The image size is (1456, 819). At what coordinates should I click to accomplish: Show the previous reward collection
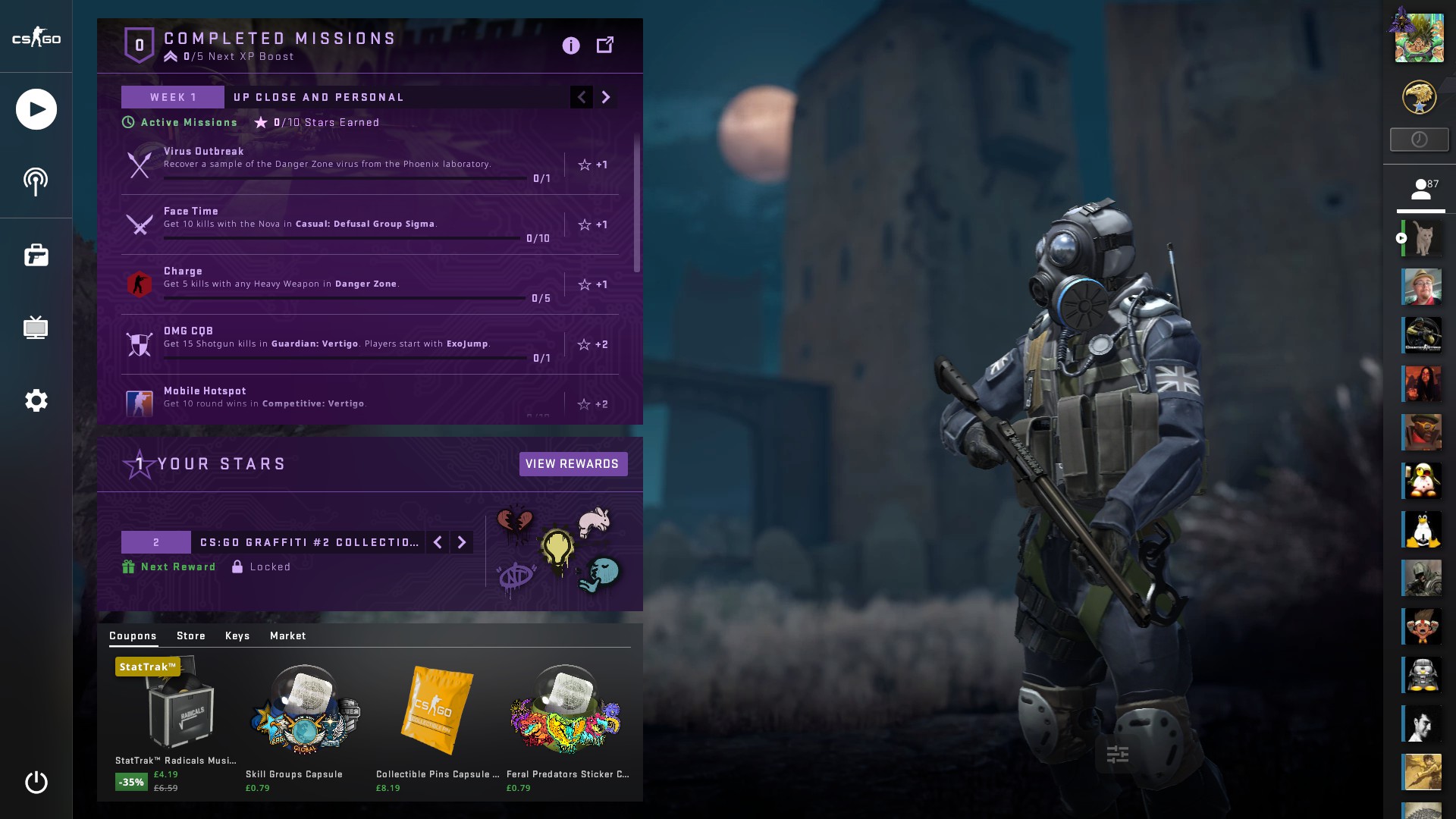pyautogui.click(x=438, y=542)
